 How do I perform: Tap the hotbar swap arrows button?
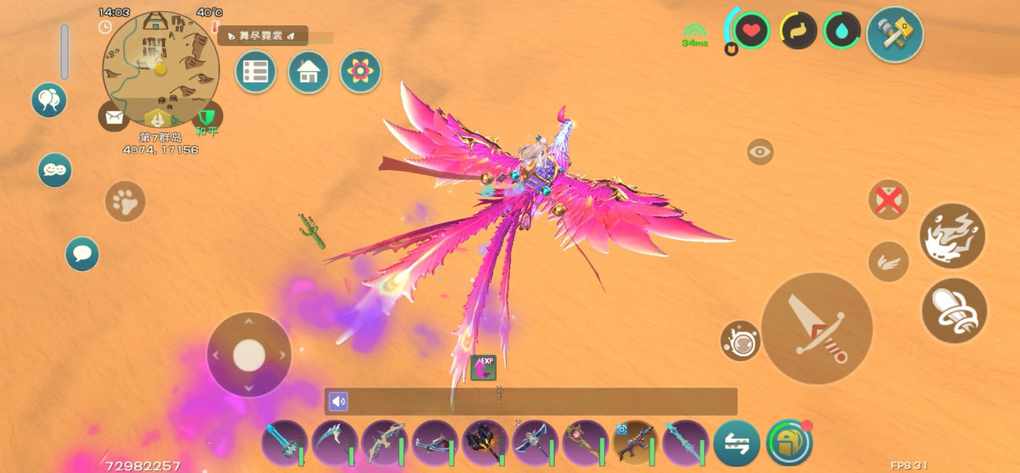coord(736,443)
